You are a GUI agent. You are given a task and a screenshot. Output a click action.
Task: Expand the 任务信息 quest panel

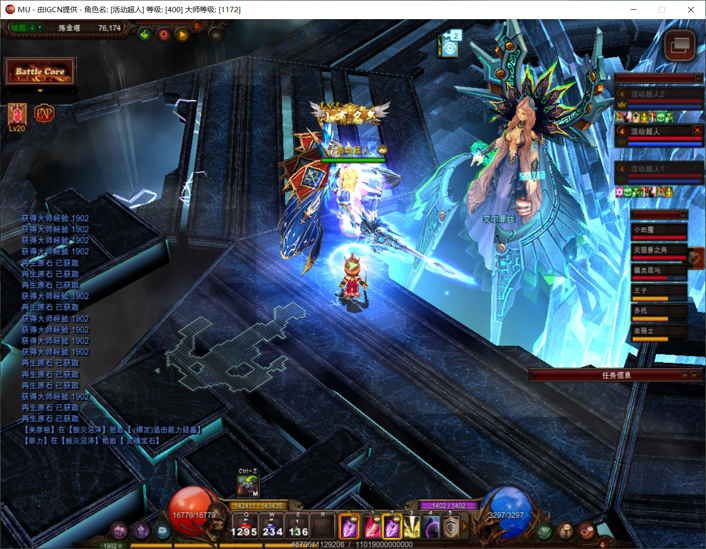pos(616,375)
